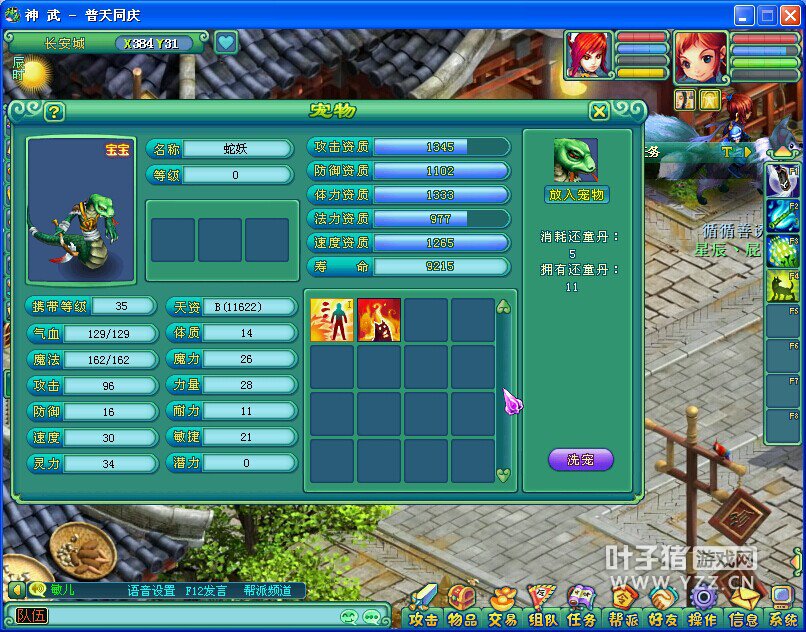Open the pet window help button
Screen dimensions: 806x632
tap(54, 112)
